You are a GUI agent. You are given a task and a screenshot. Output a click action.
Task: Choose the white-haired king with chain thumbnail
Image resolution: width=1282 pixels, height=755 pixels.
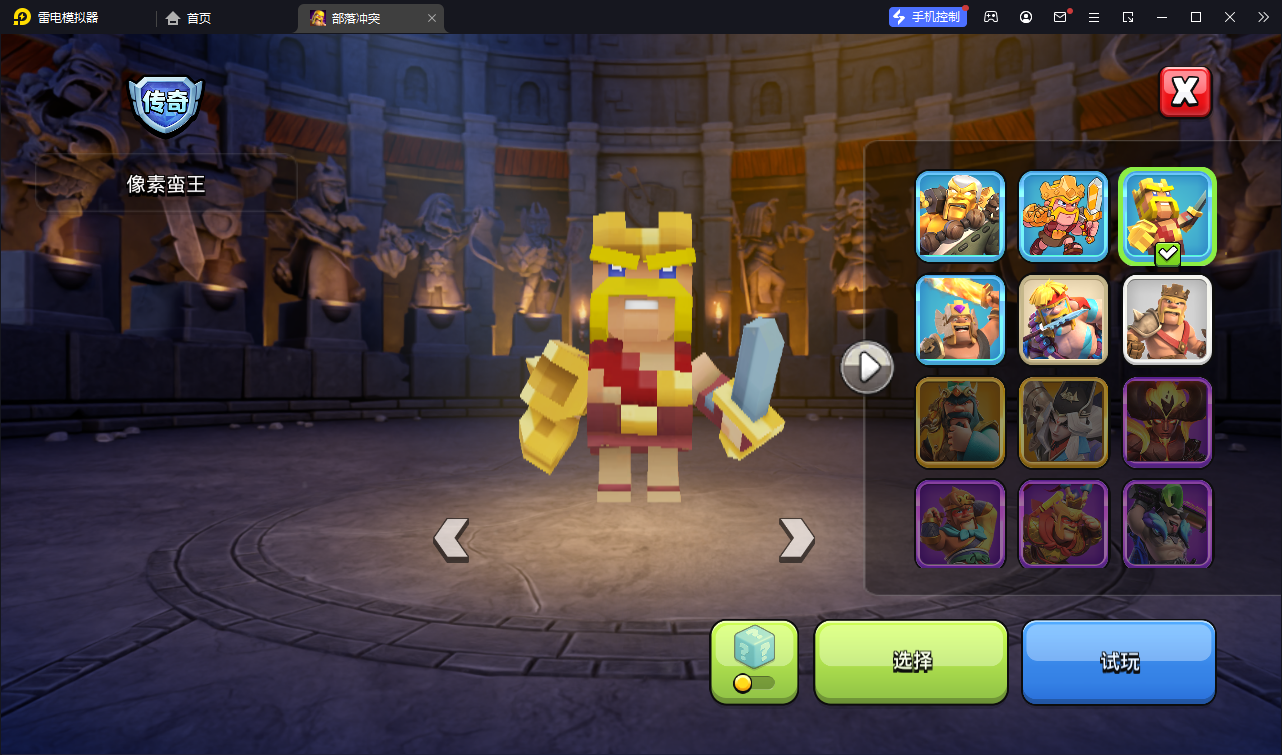point(960,216)
